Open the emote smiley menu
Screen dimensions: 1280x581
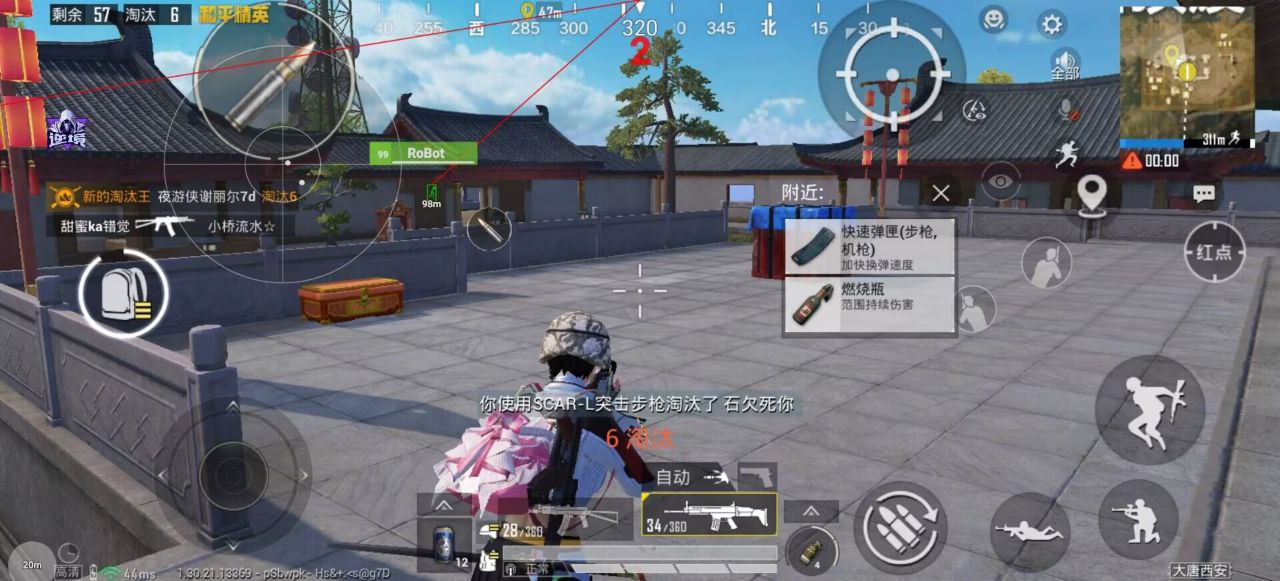pos(993,19)
